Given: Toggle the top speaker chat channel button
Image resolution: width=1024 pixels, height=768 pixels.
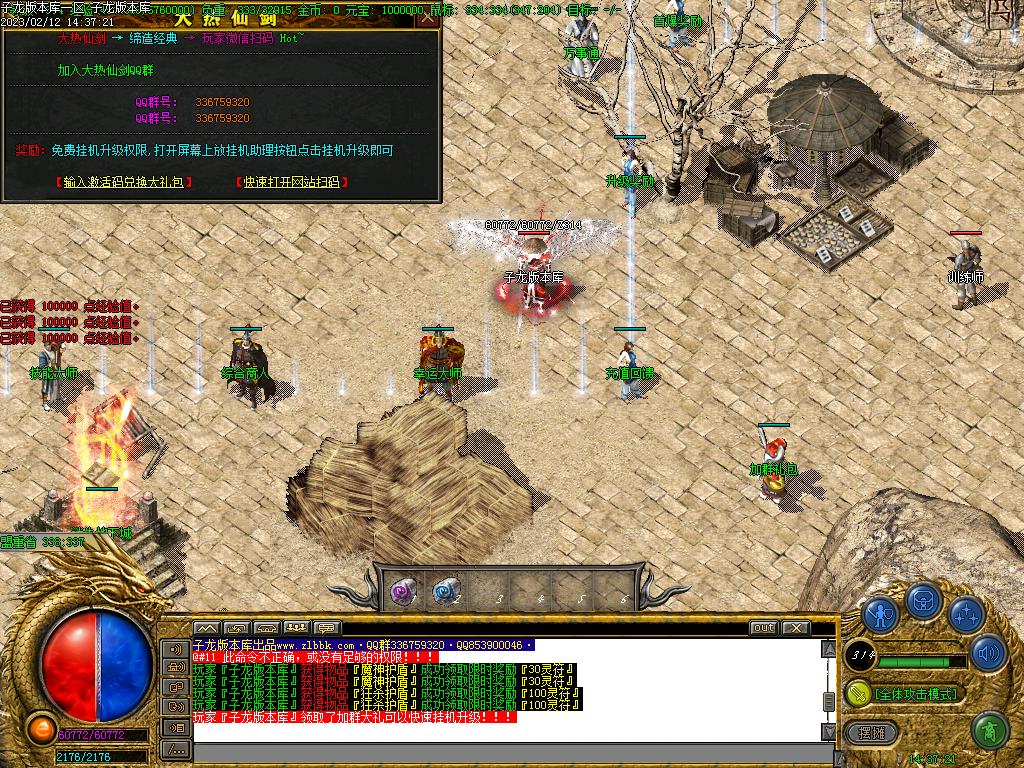Looking at the screenshot, I should [176, 649].
